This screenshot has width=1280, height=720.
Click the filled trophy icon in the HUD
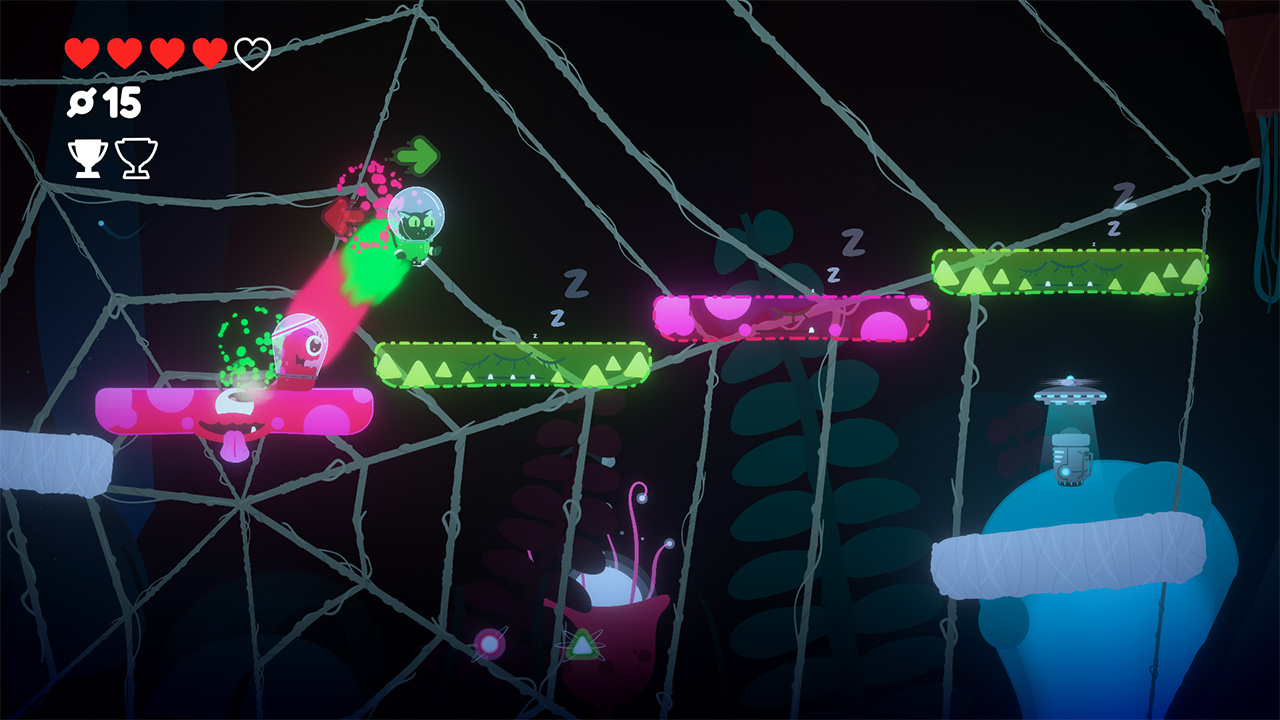88,158
